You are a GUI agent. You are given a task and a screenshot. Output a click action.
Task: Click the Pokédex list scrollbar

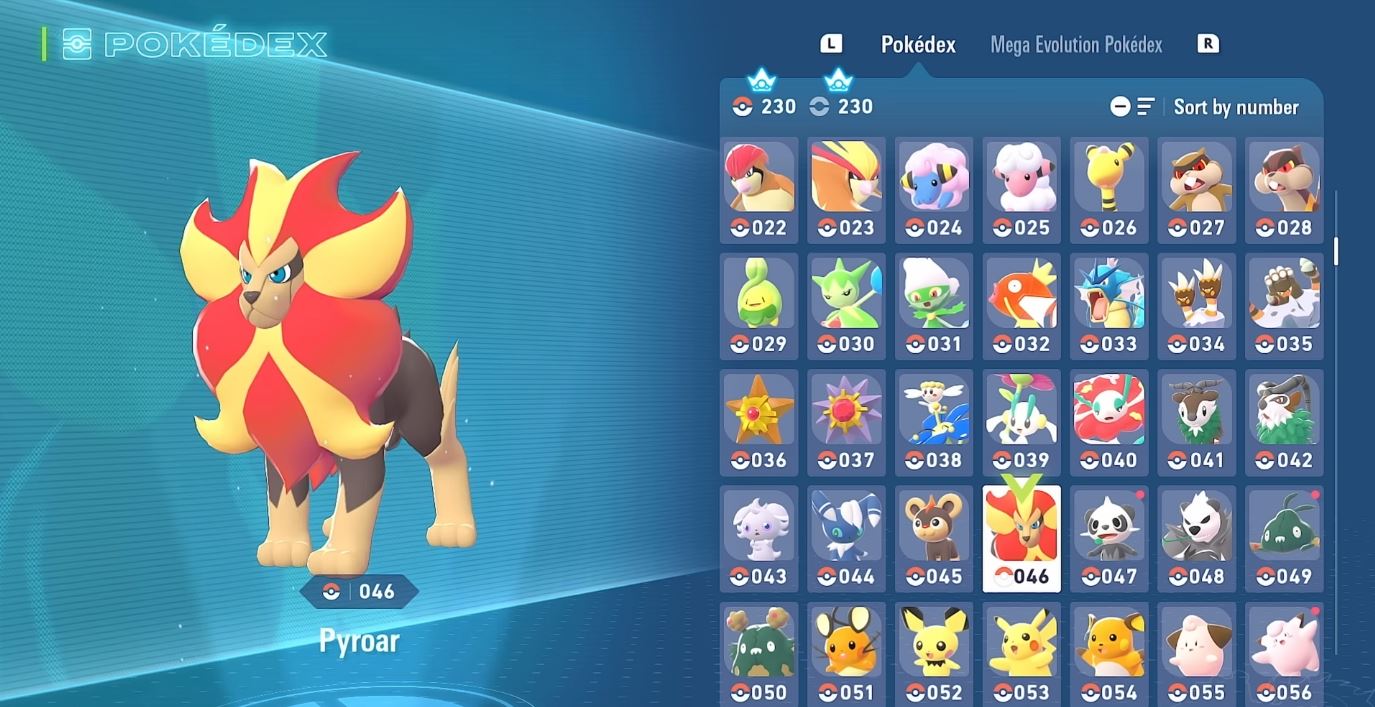point(1336,251)
